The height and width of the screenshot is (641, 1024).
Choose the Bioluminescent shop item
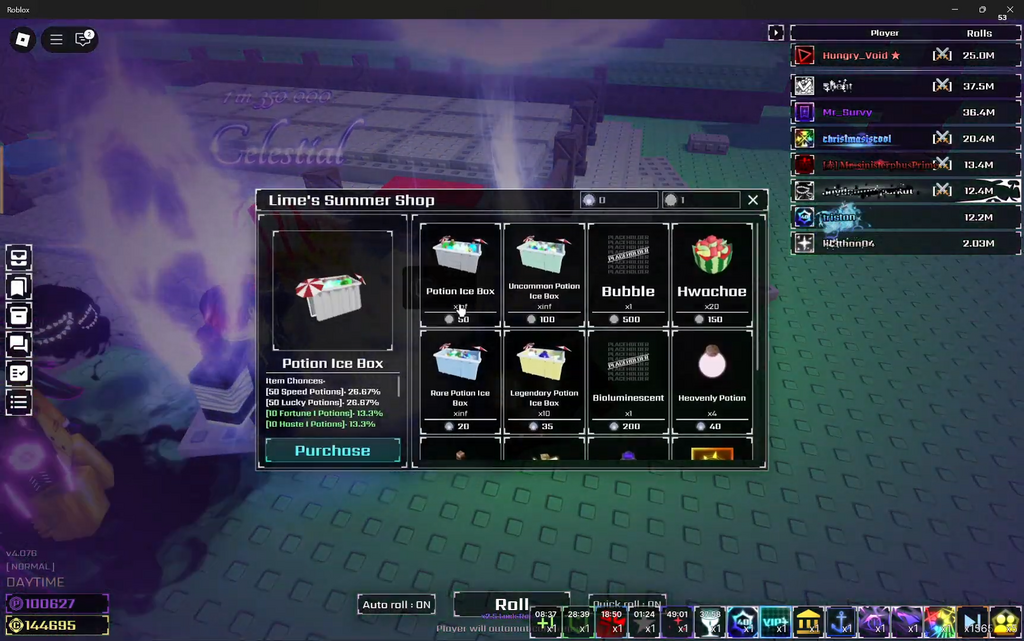point(628,381)
